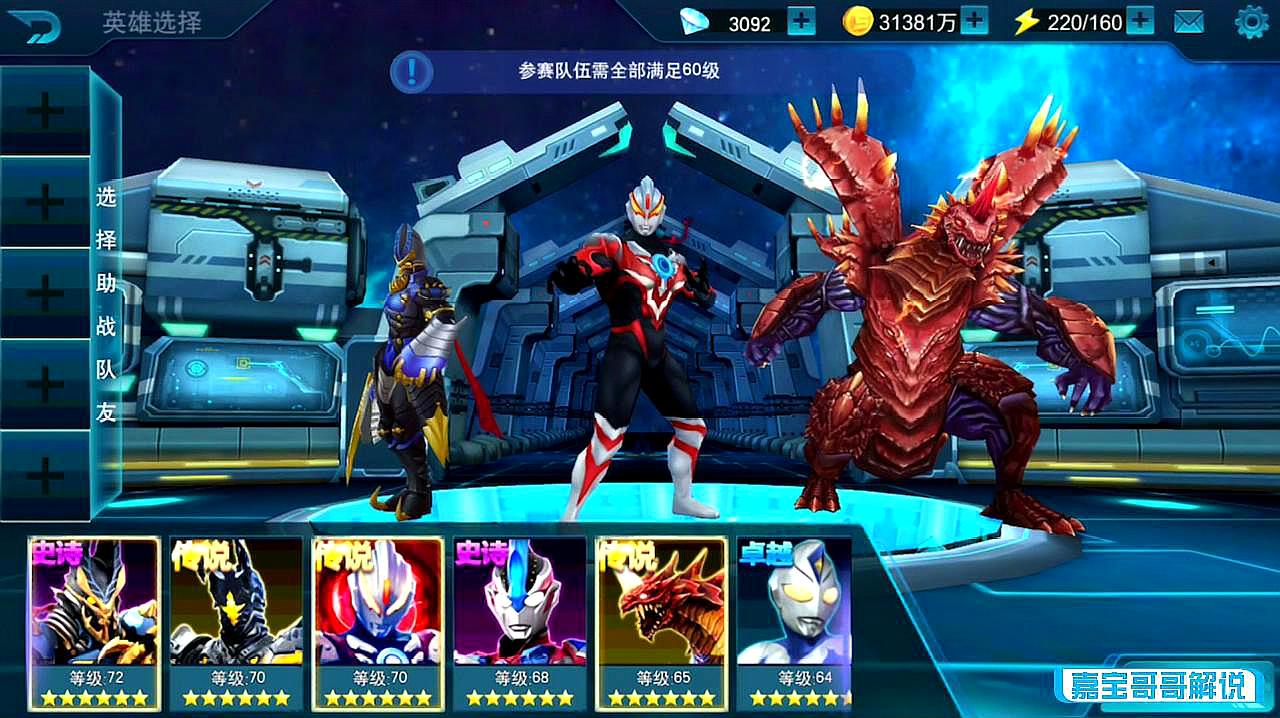Select the level 65 red dragon monster card
The width and height of the screenshot is (1280, 718).
(662, 620)
